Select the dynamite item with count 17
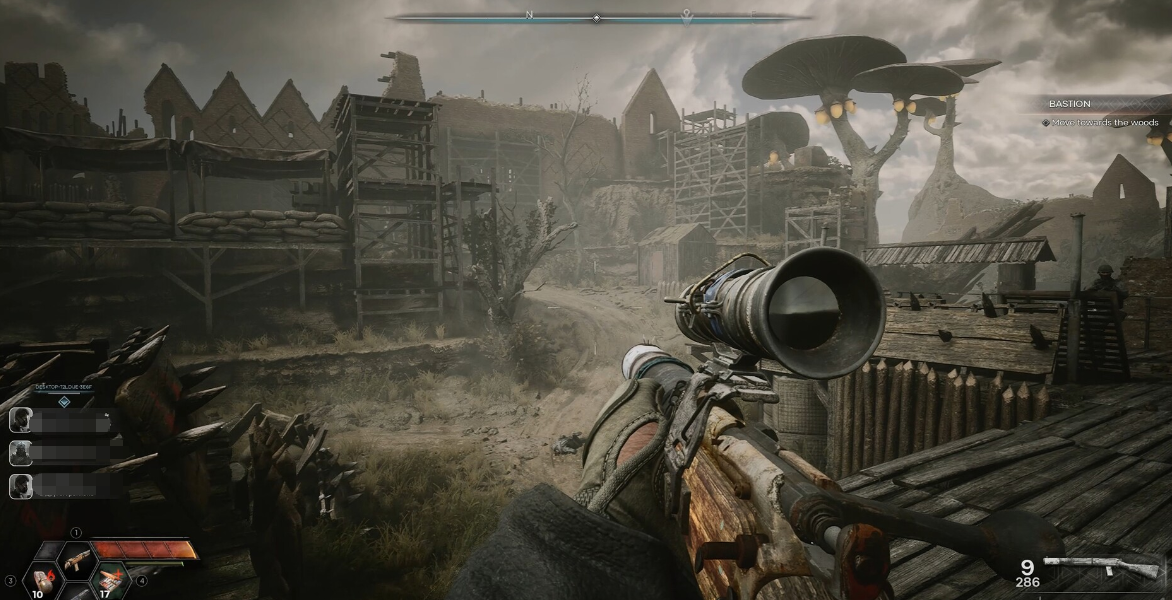The width and height of the screenshot is (1172, 600). tap(108, 579)
